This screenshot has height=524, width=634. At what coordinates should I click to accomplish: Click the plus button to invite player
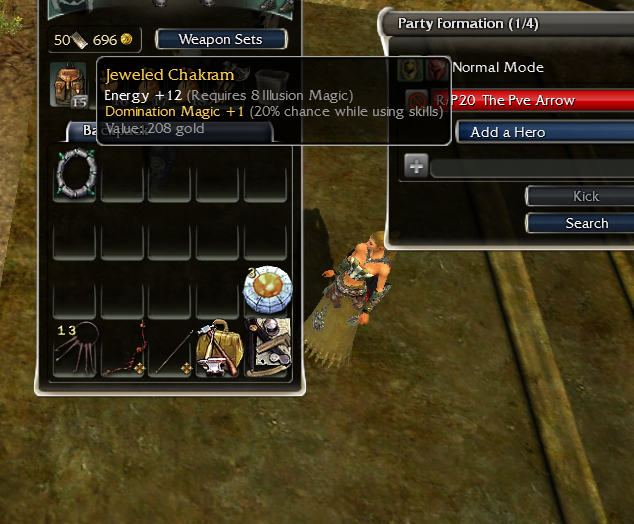(x=416, y=165)
